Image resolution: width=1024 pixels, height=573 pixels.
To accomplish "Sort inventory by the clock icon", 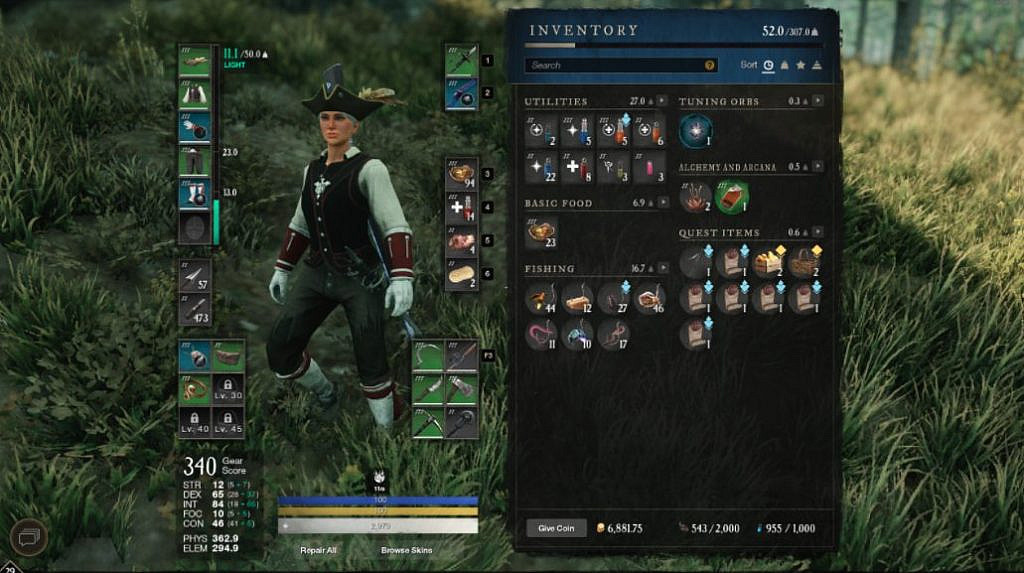I will point(768,65).
